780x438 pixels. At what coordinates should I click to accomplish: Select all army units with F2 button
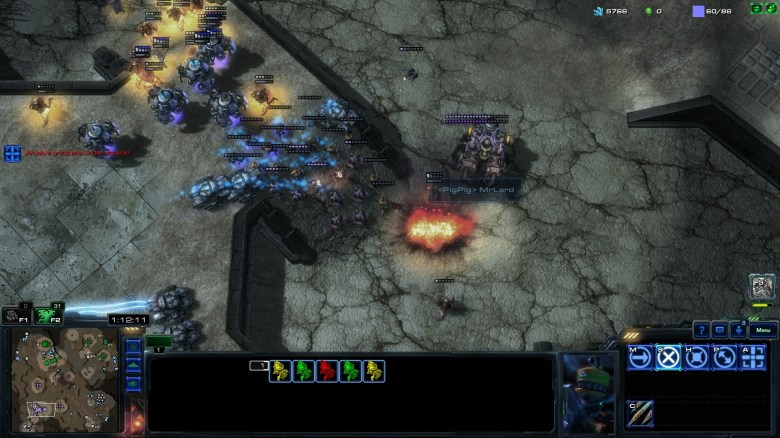tap(45, 315)
